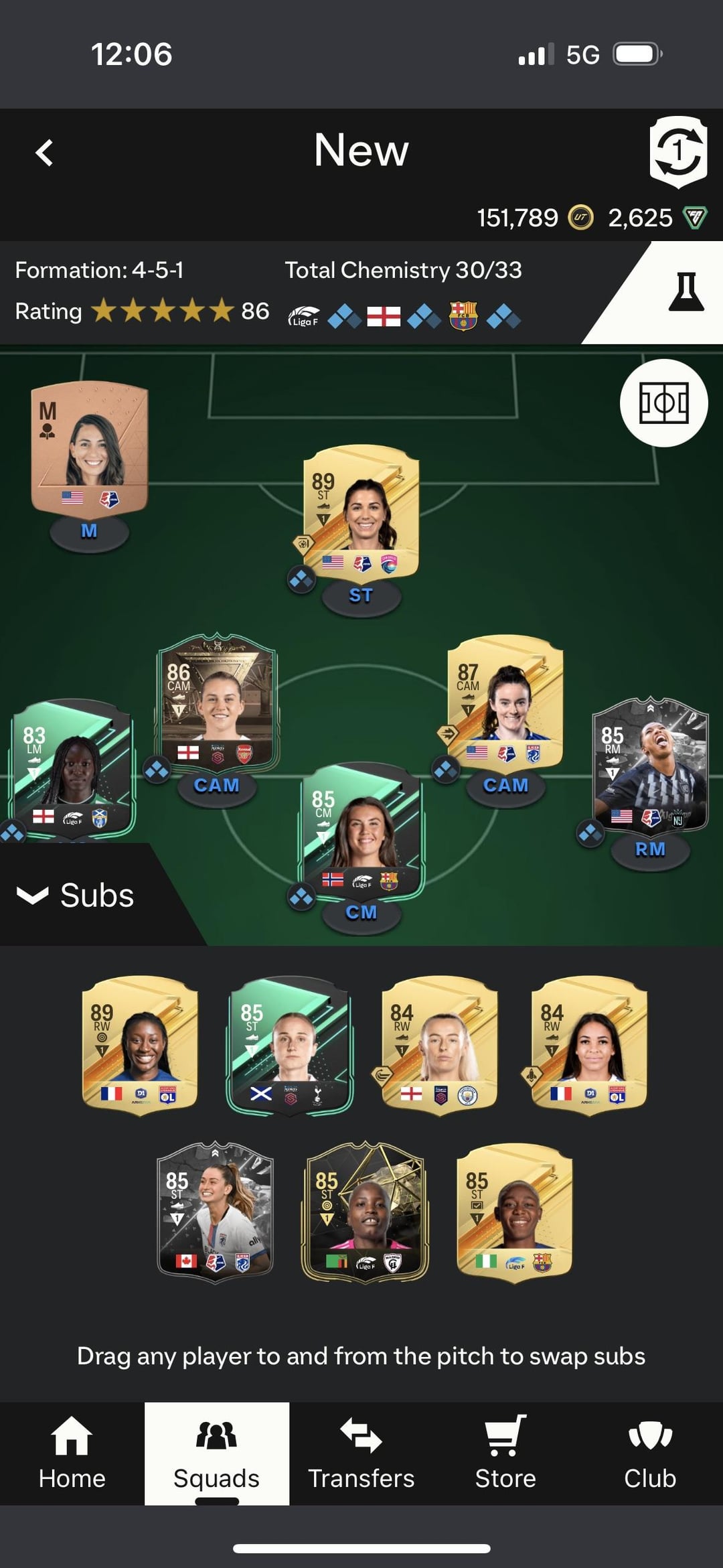Screen dimensions: 723x1568
Task: Select the 83 LM player card
Action: (72, 767)
